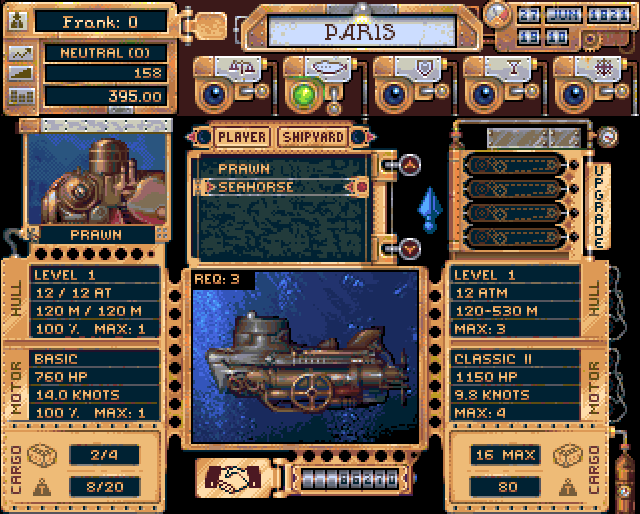This screenshot has width=640, height=514.
Task: Show the area chart statistics
Action: coord(20,74)
